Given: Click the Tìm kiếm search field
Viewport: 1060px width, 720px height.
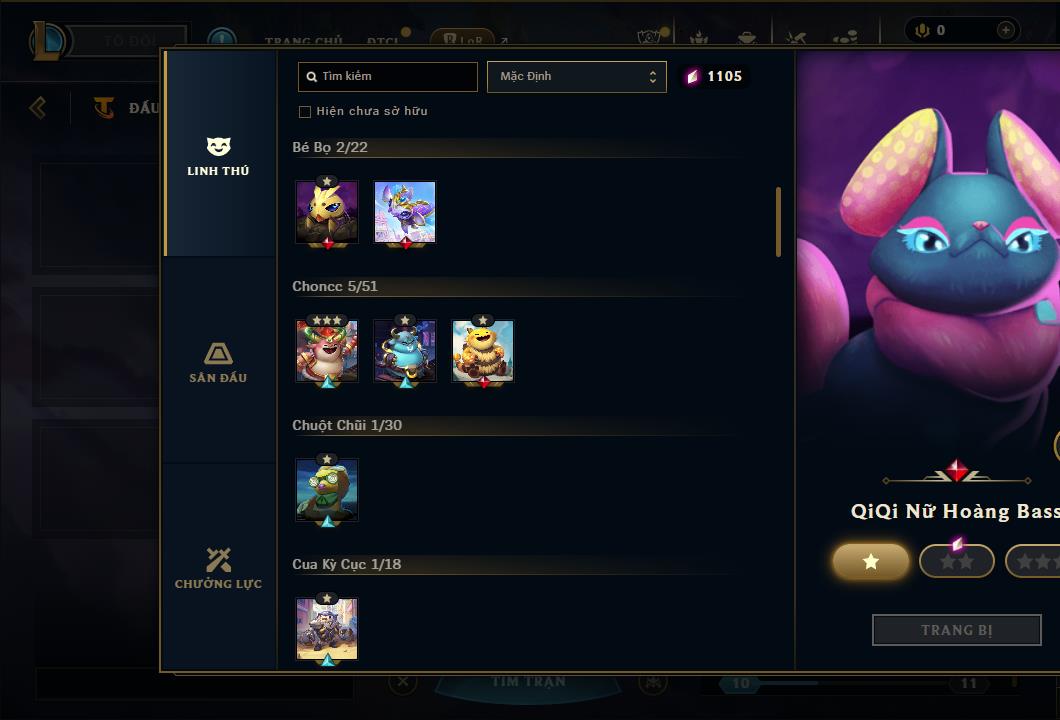Looking at the screenshot, I should [388, 76].
